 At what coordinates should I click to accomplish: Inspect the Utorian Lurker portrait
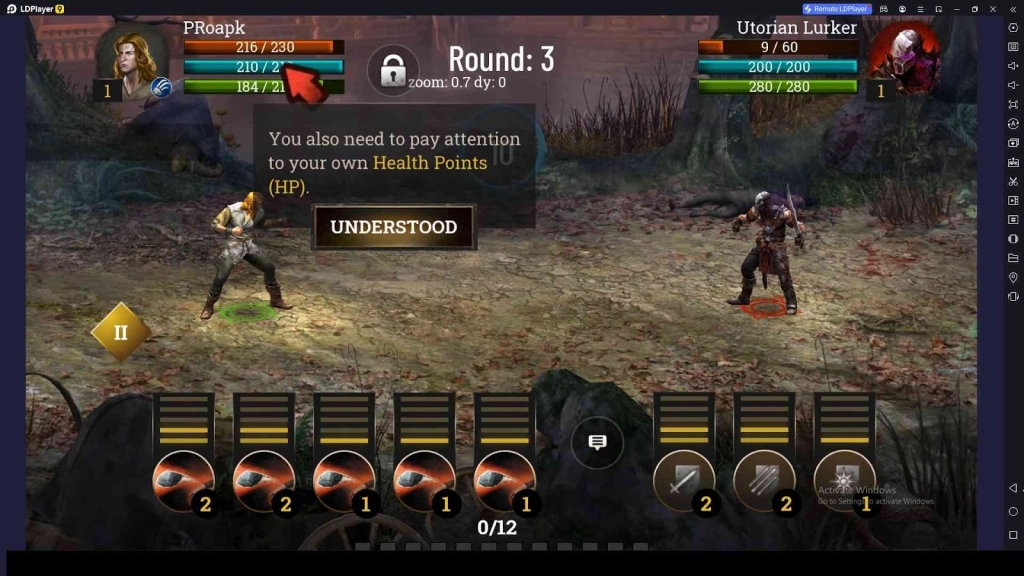pyautogui.click(x=903, y=55)
